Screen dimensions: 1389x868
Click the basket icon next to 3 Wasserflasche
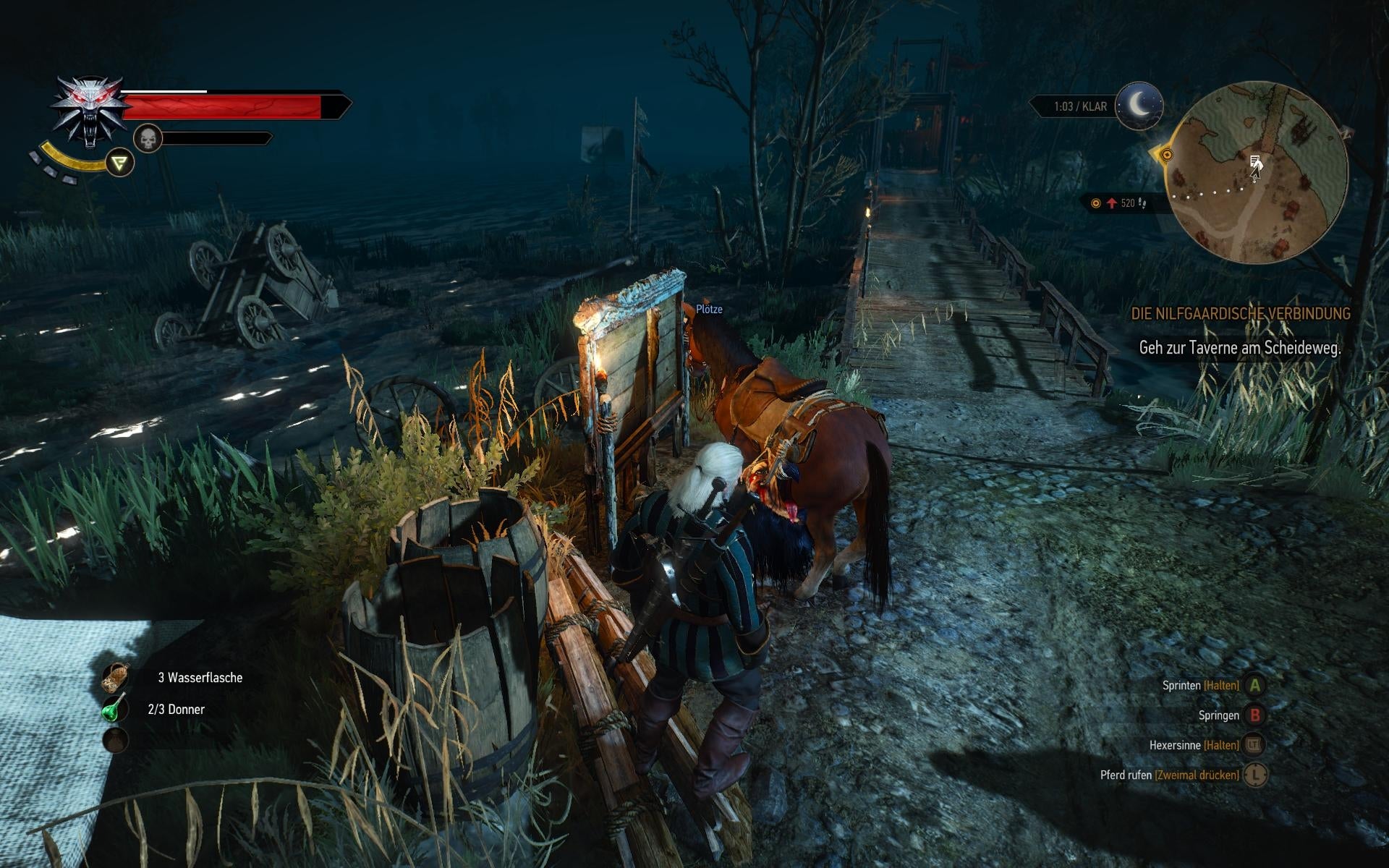(116, 676)
